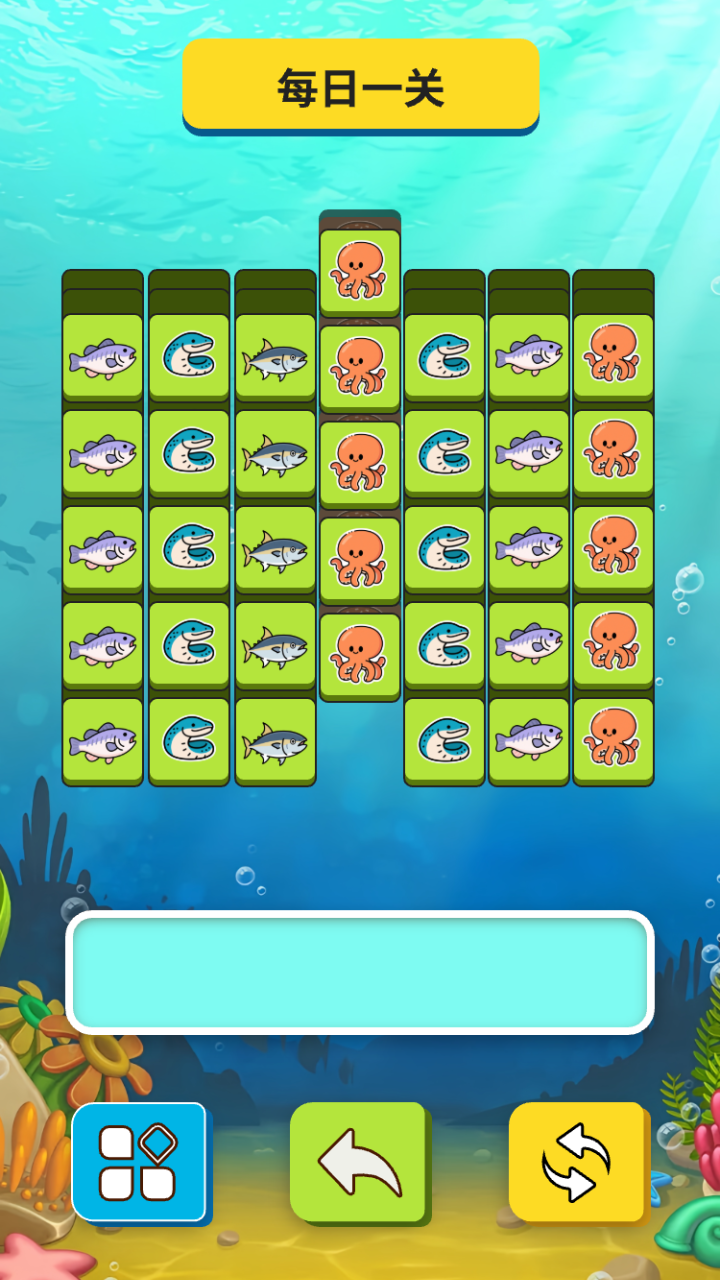Viewport: 720px width, 1280px height.
Task: Use the blue four-tiles power-up button
Action: 139,1162
